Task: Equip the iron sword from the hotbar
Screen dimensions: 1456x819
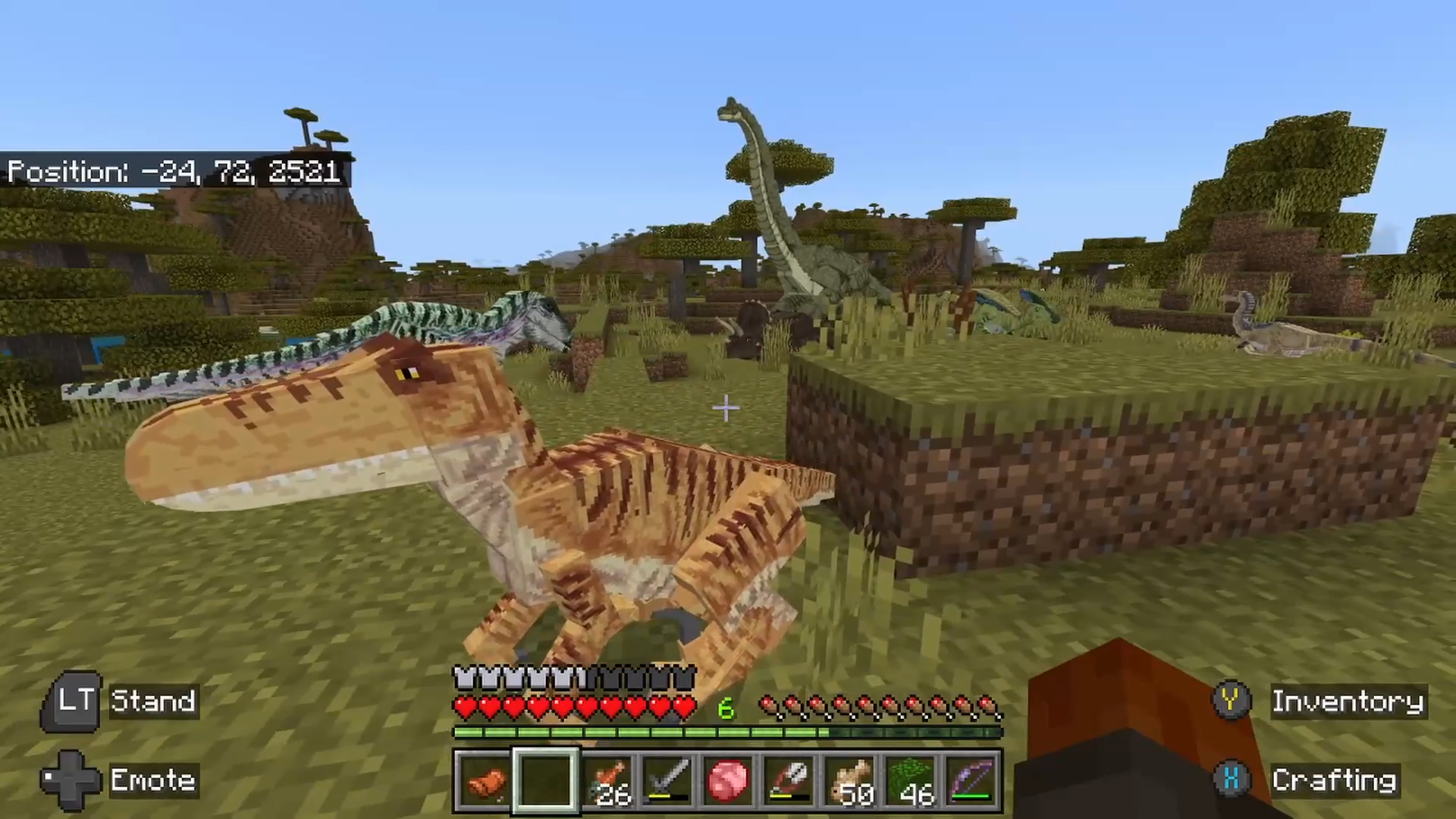Action: [668, 780]
